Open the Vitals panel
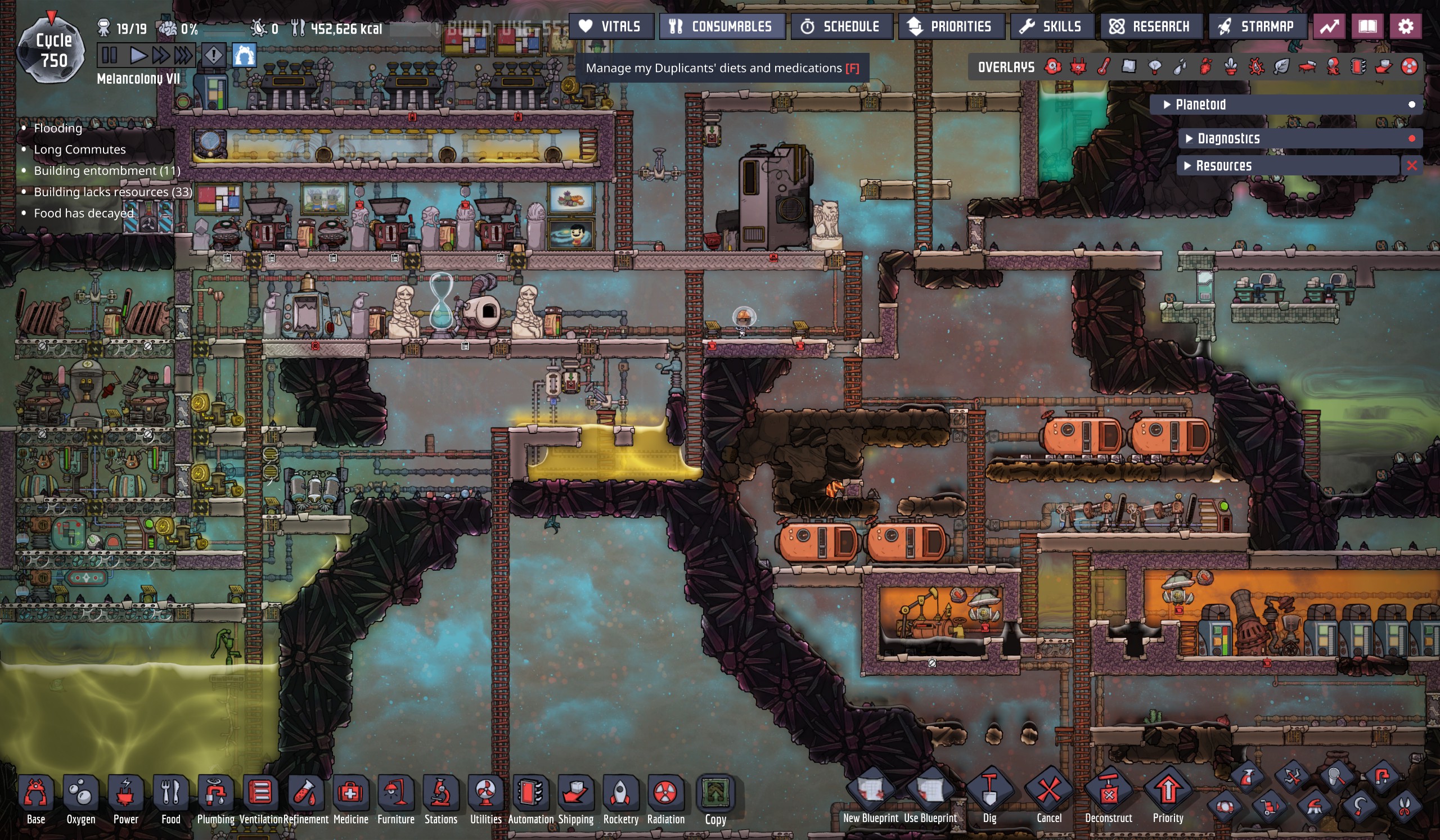This screenshot has width=1440, height=840. tap(610, 26)
